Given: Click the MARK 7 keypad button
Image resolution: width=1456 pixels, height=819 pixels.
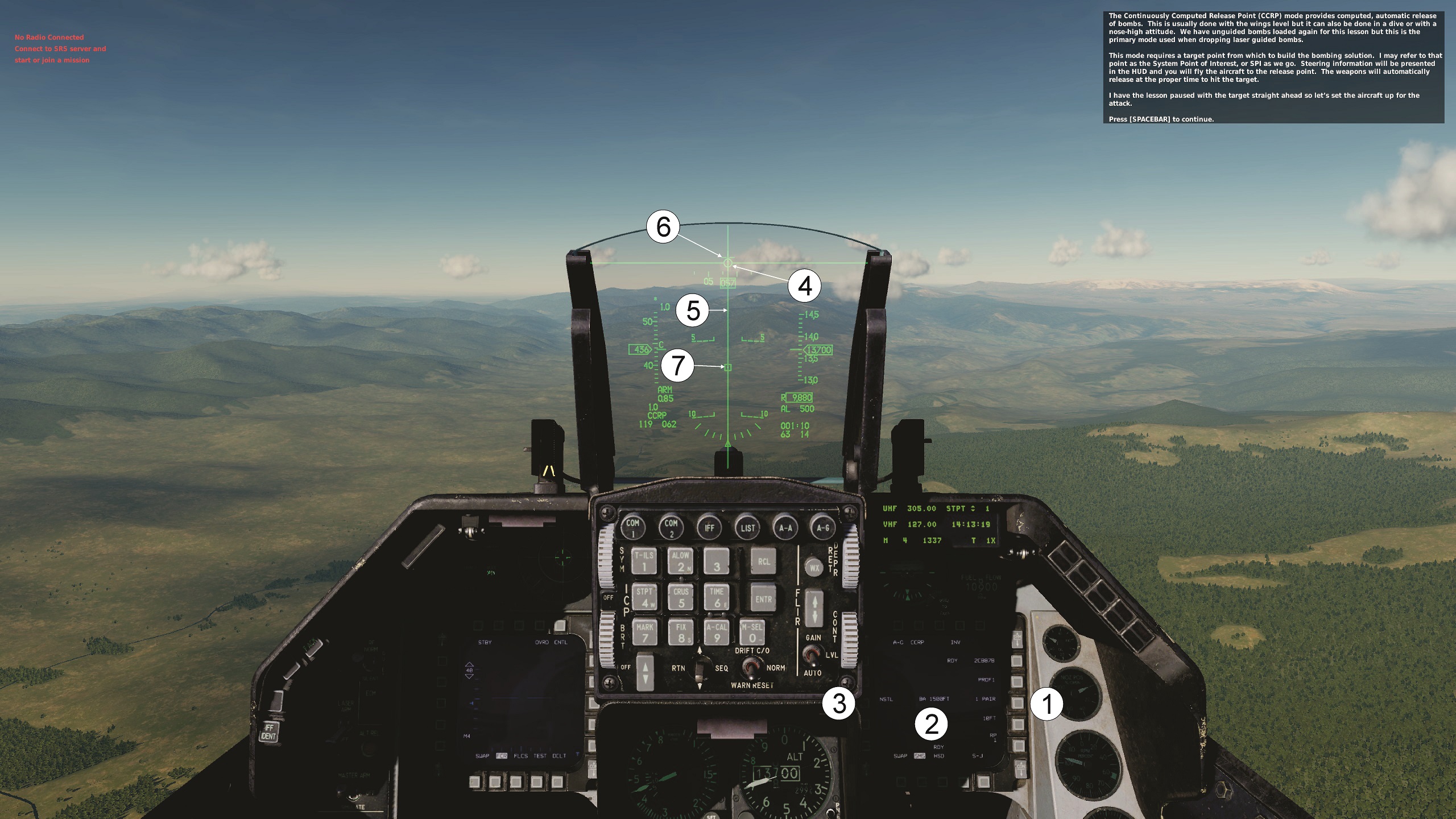Looking at the screenshot, I should point(644,632).
